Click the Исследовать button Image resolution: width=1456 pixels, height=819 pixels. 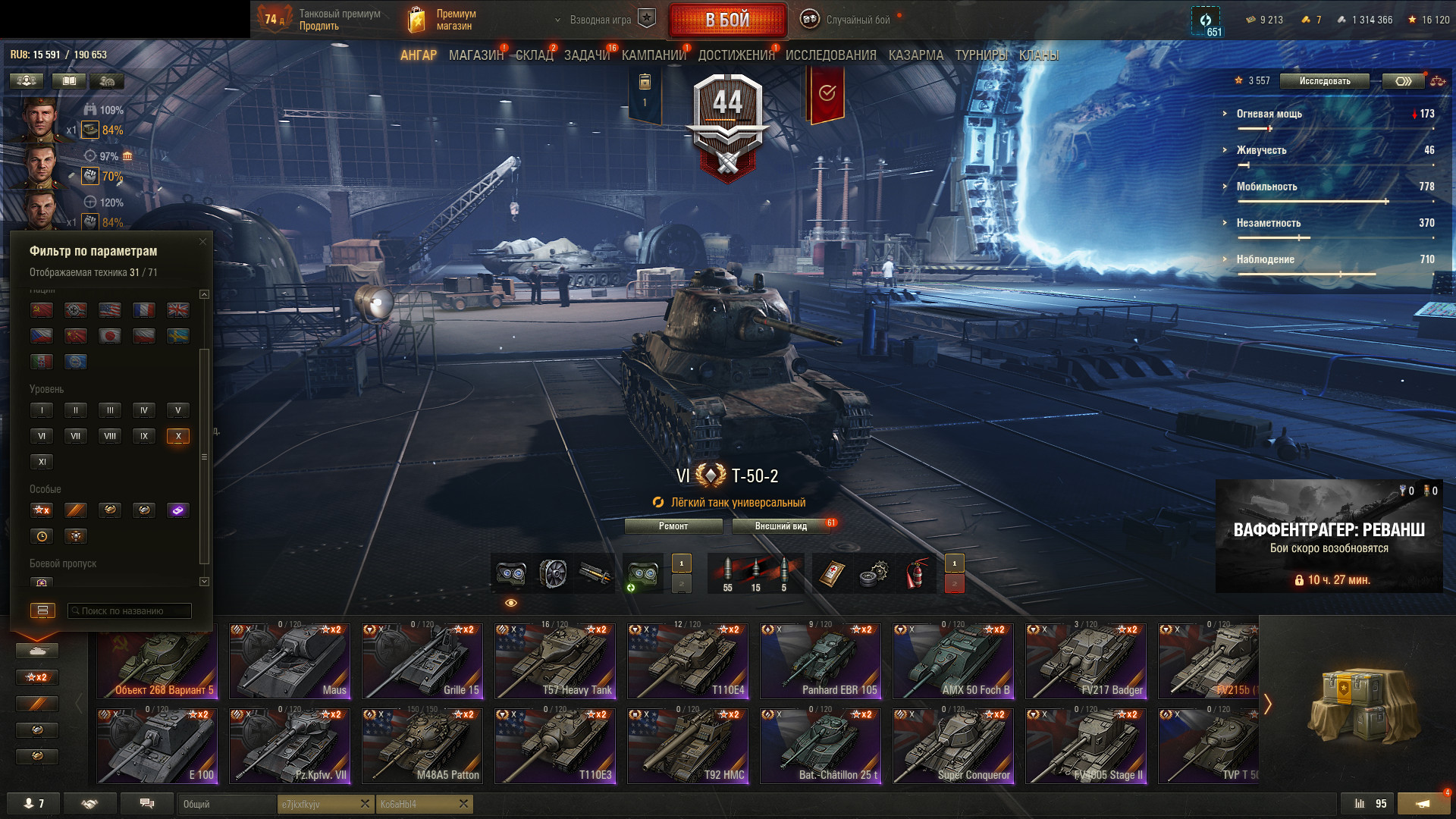[x=1324, y=81]
